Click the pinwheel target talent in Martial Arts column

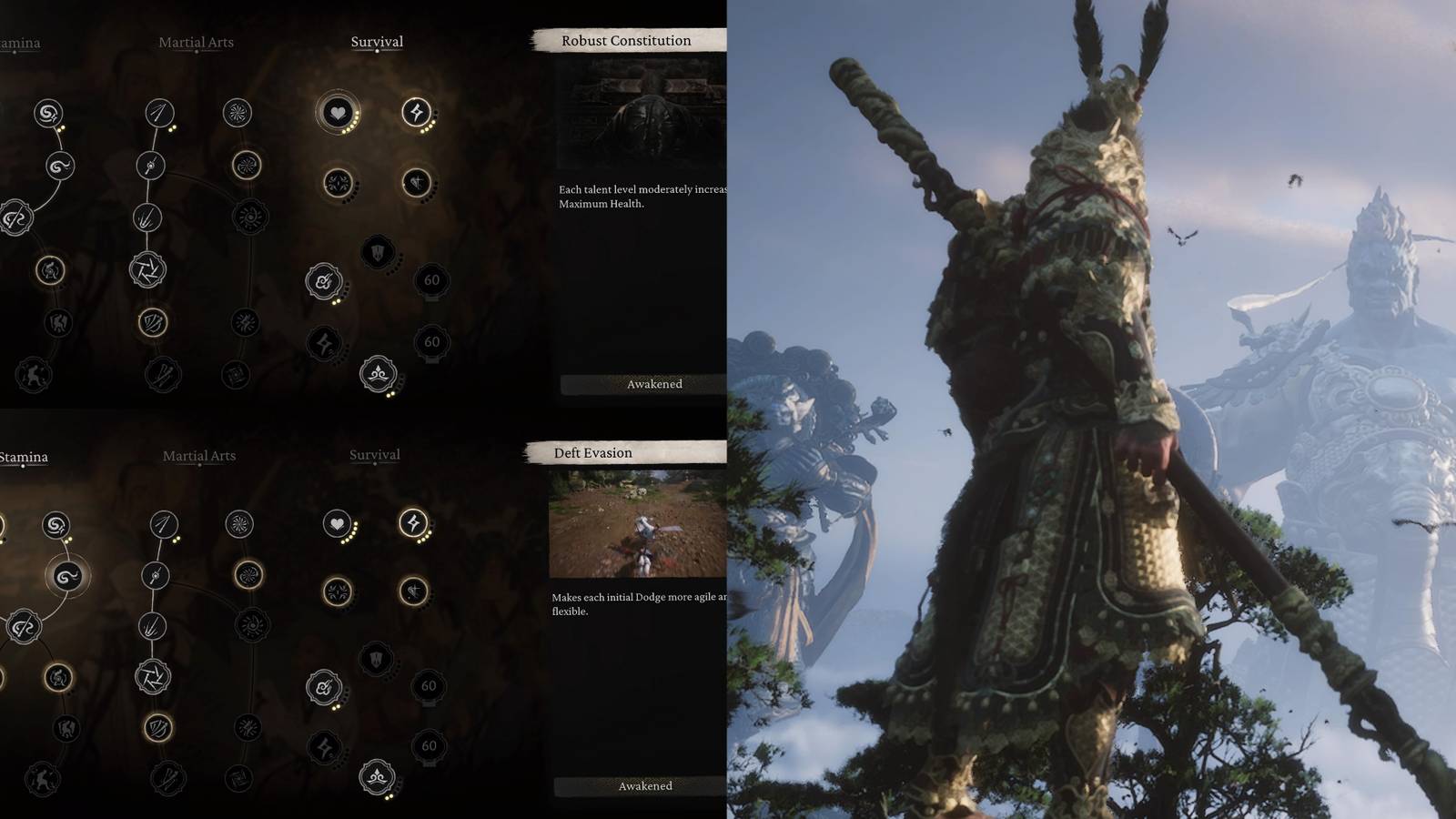238,110
